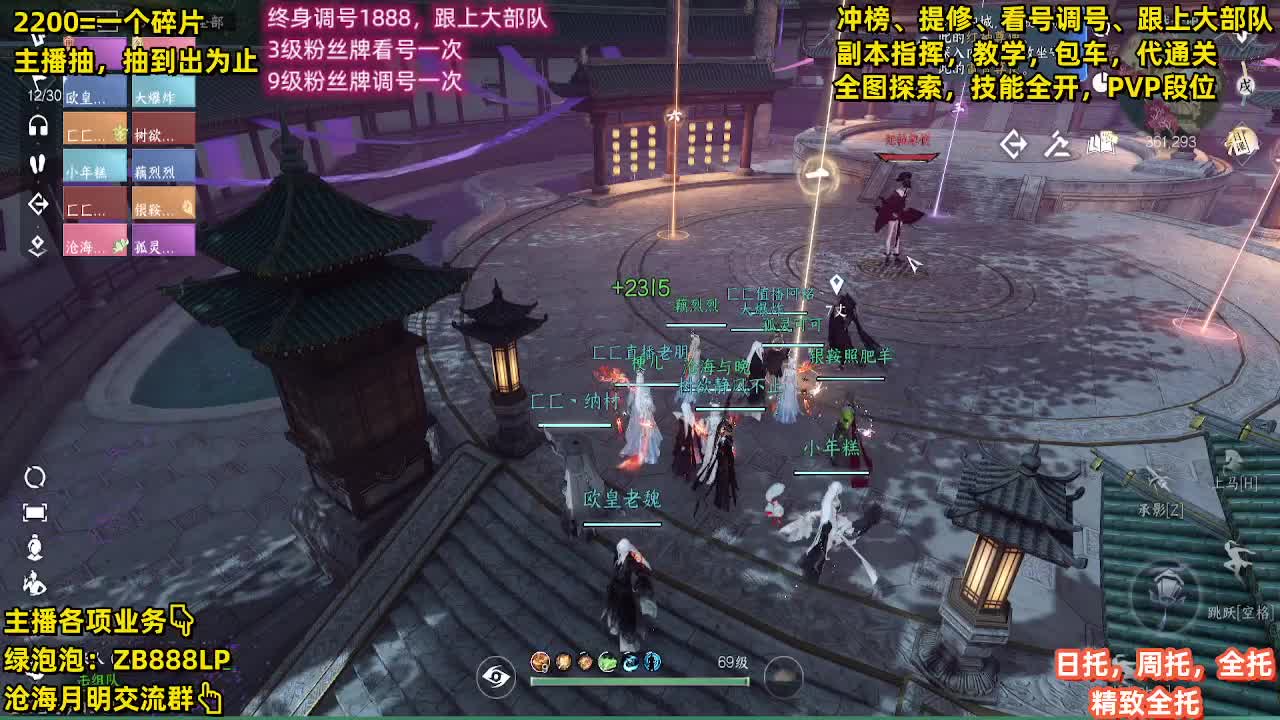The height and width of the screenshot is (720, 1280).
Task: Expand the team list via 12/30 counter
Action: tap(44, 94)
